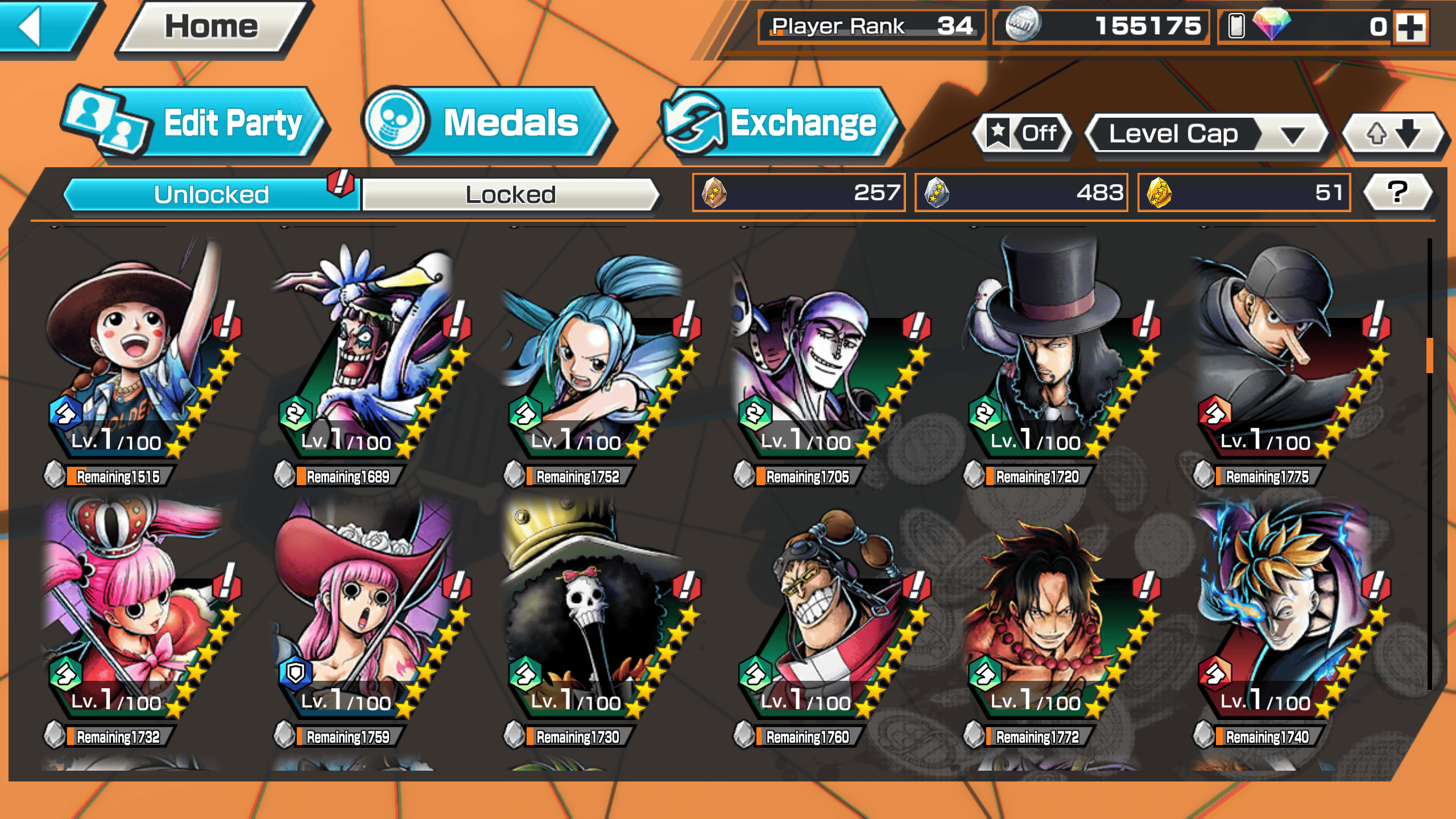Open the Level Cap sort dropdown
The width and height of the screenshot is (1456, 819).
tap(1206, 134)
